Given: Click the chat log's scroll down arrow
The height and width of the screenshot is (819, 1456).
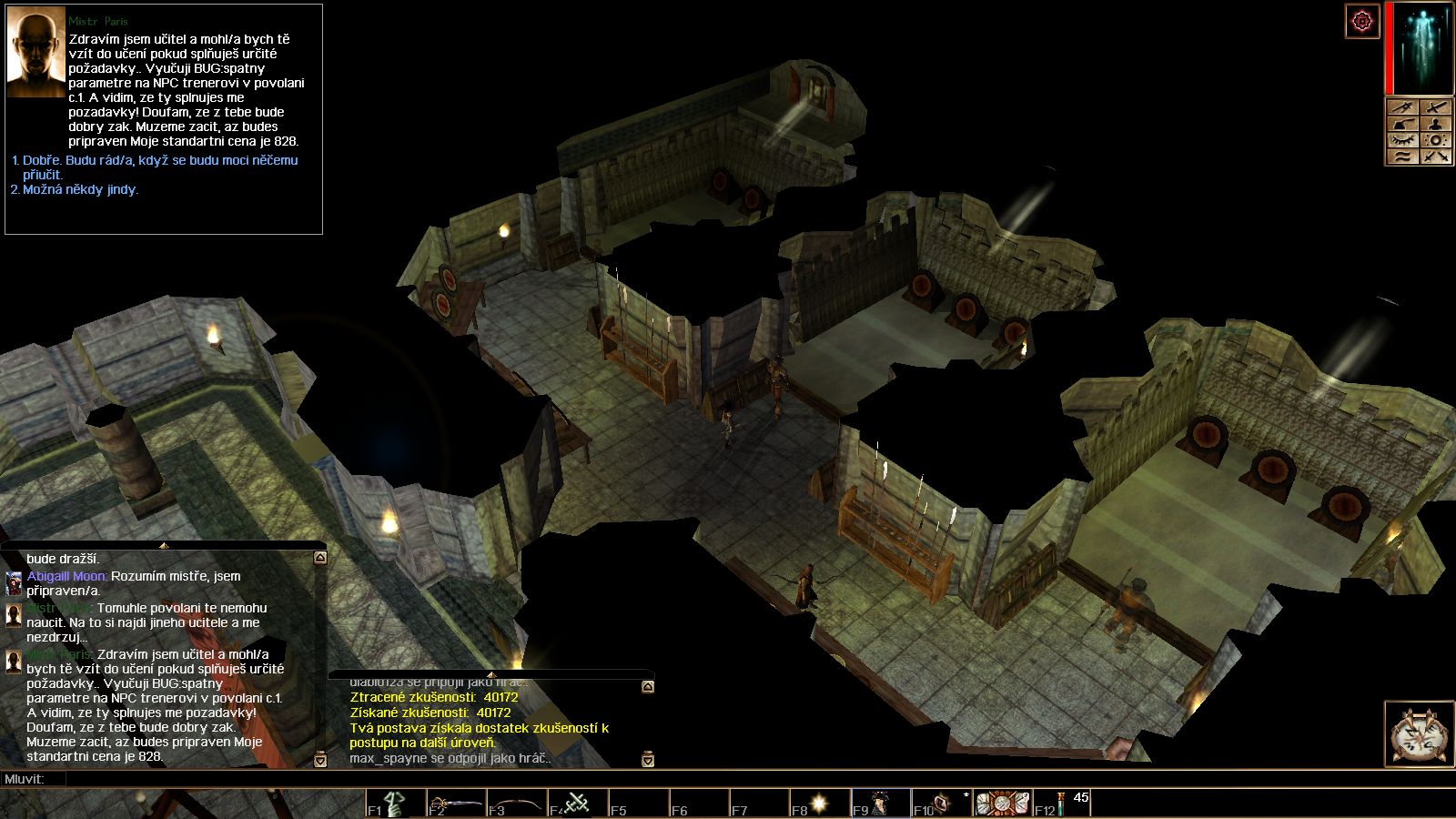Looking at the screenshot, I should tap(319, 759).
